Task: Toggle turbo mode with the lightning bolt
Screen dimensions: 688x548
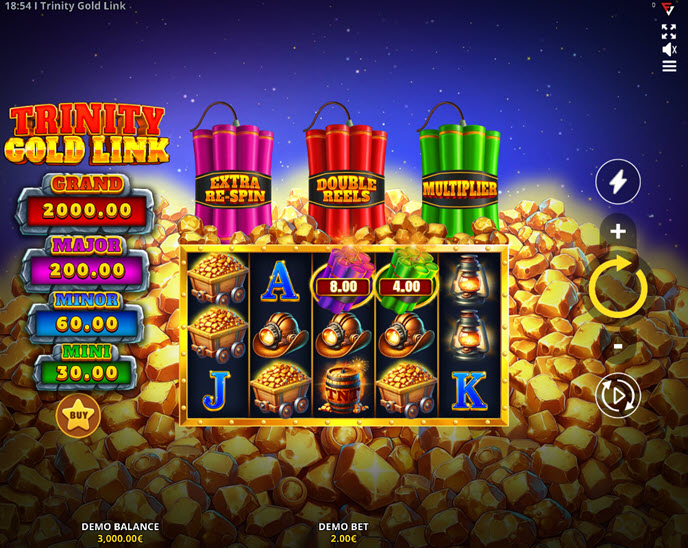Action: point(618,182)
